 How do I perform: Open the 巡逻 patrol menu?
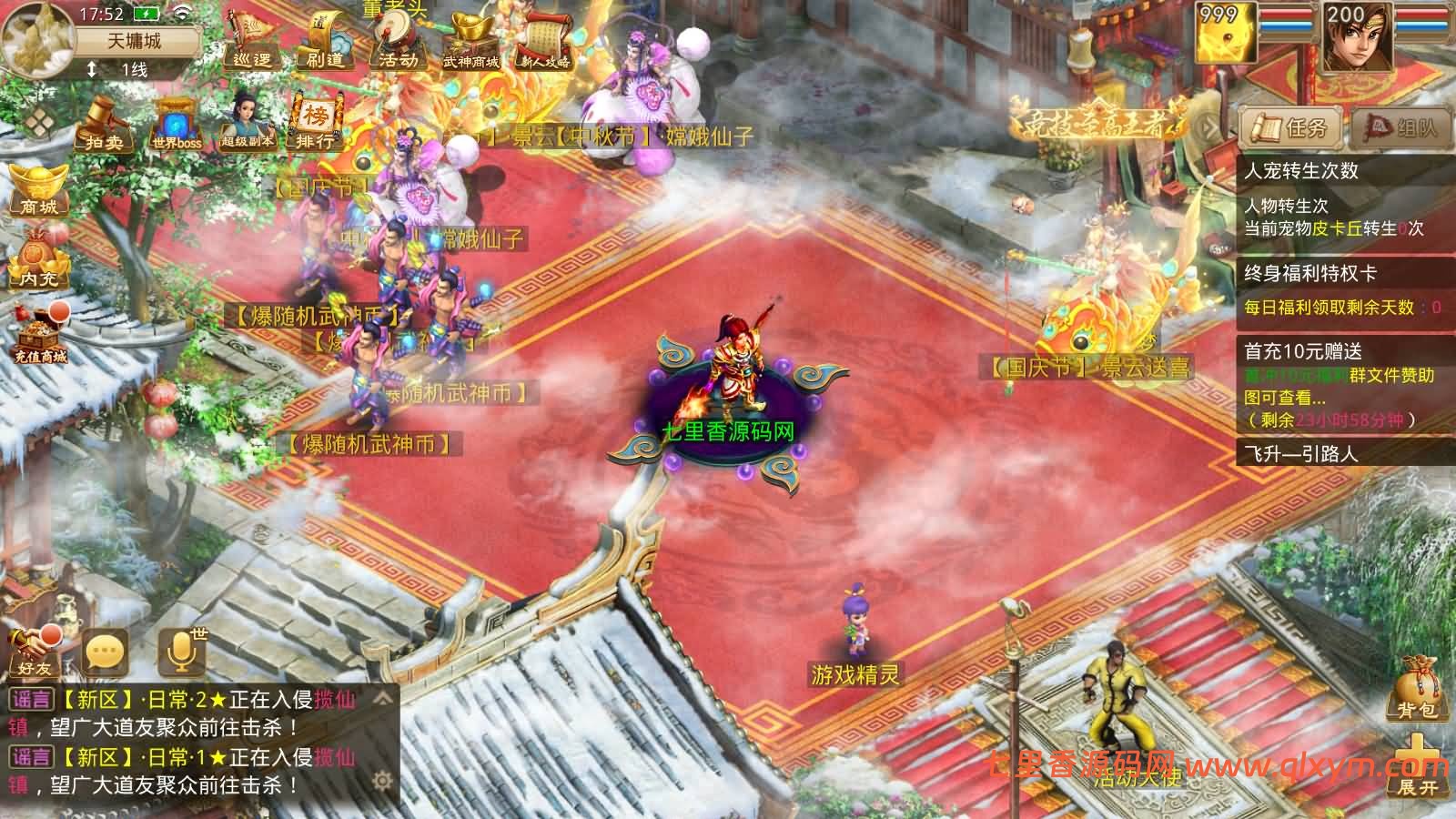click(252, 41)
